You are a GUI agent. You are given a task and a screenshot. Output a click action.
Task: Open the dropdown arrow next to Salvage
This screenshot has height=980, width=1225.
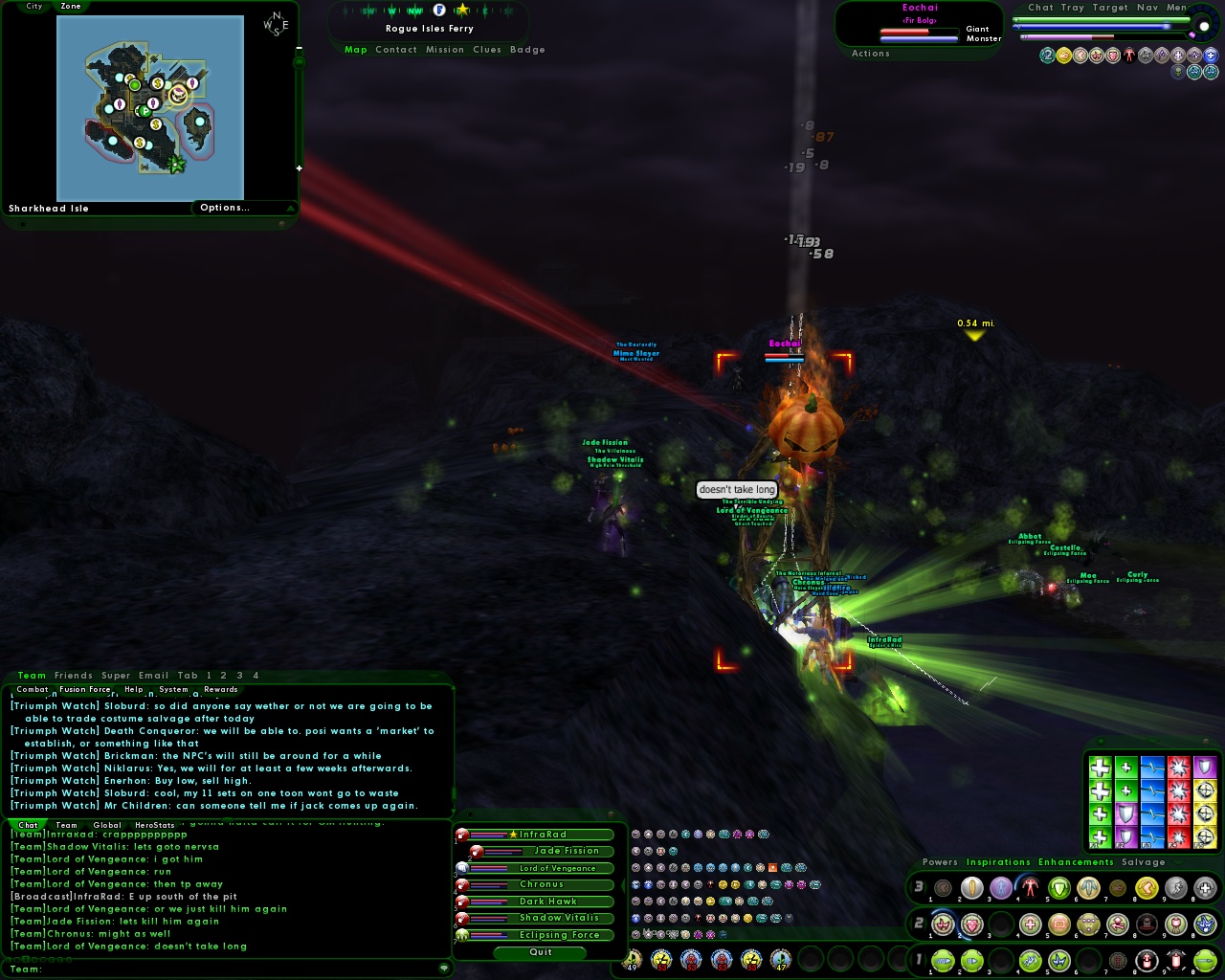point(1178,862)
